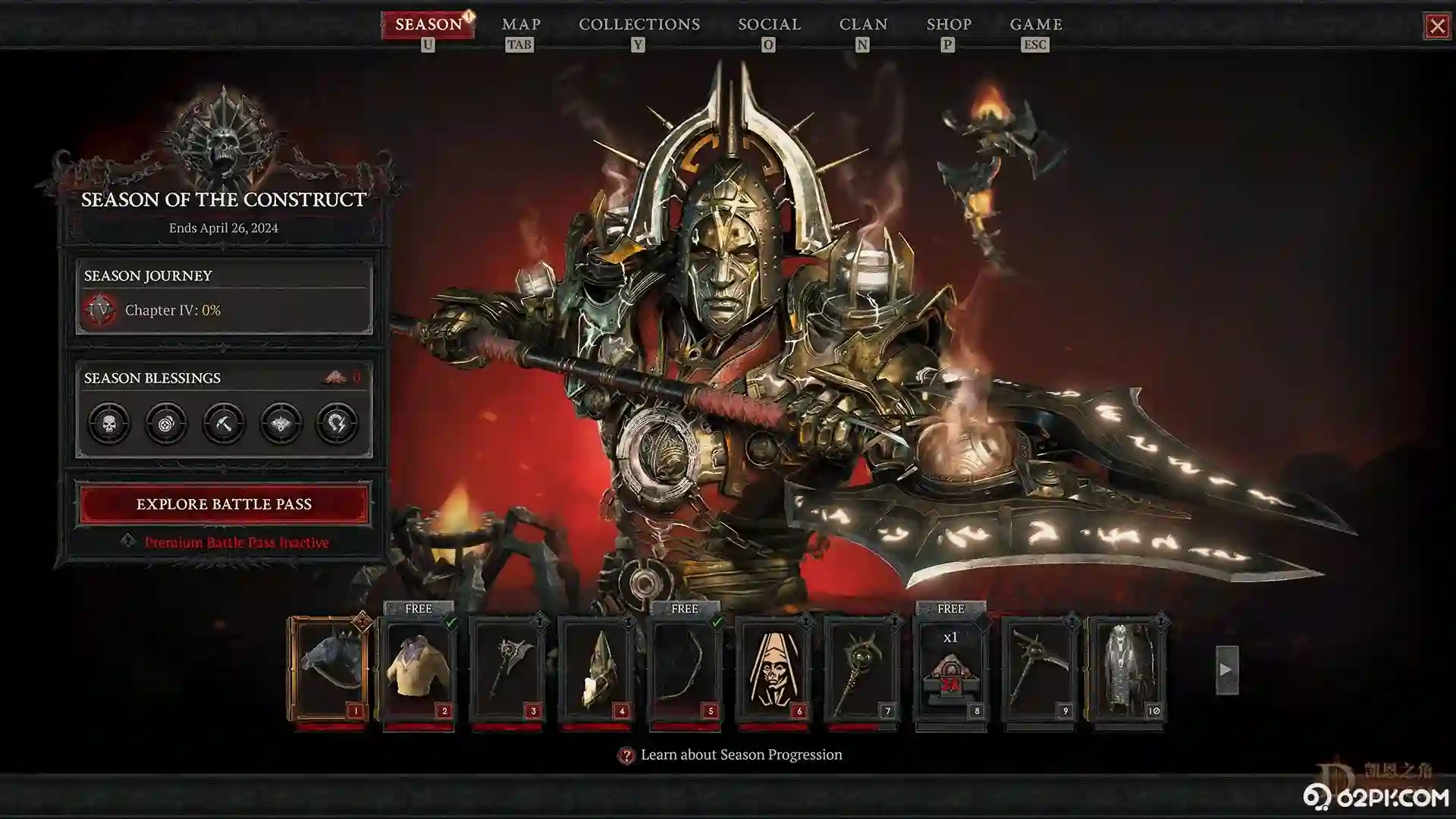Close the season screen with the X button
1456x819 pixels.
(x=1436, y=27)
